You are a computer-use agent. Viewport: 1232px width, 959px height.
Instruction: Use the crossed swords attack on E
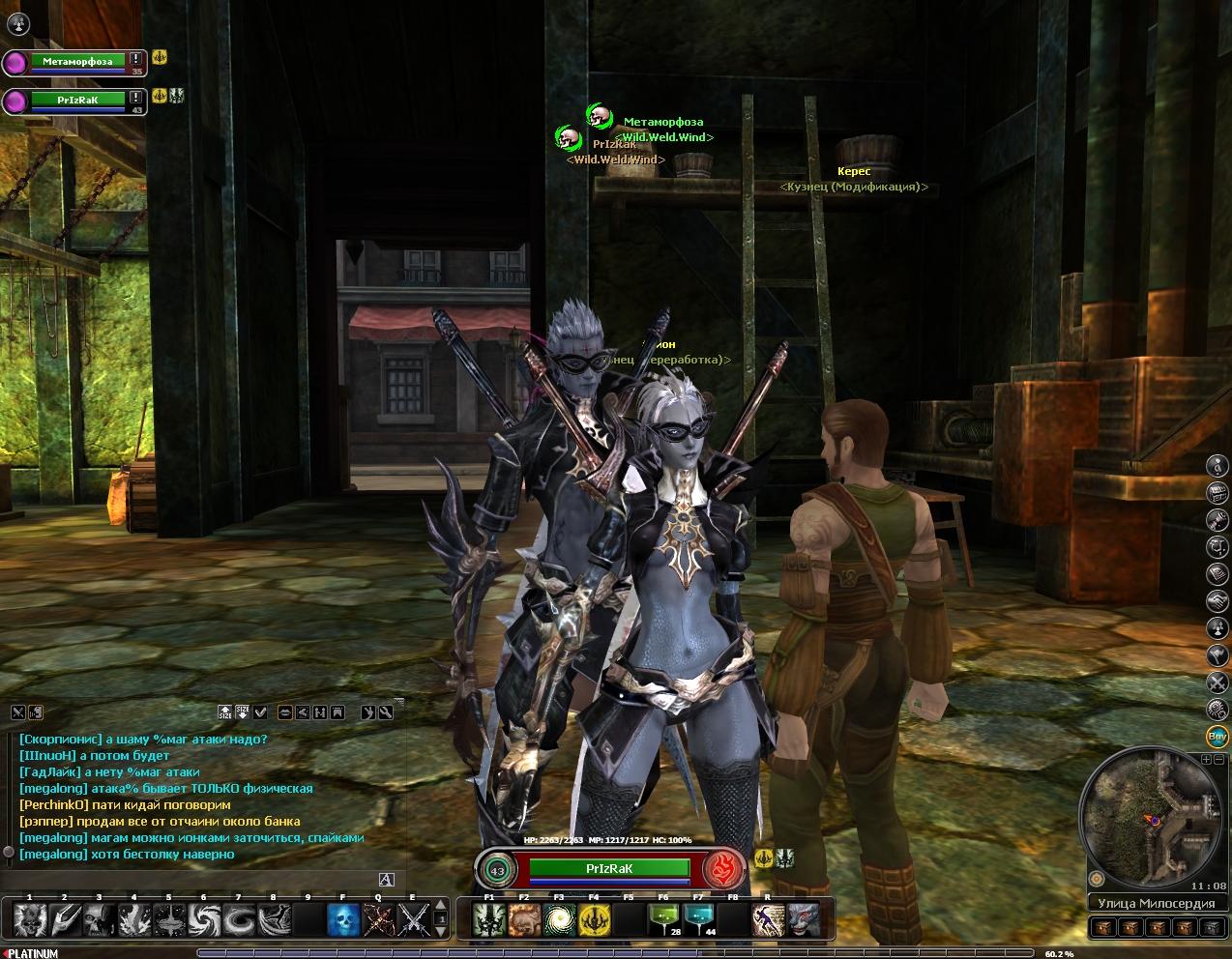[414, 919]
